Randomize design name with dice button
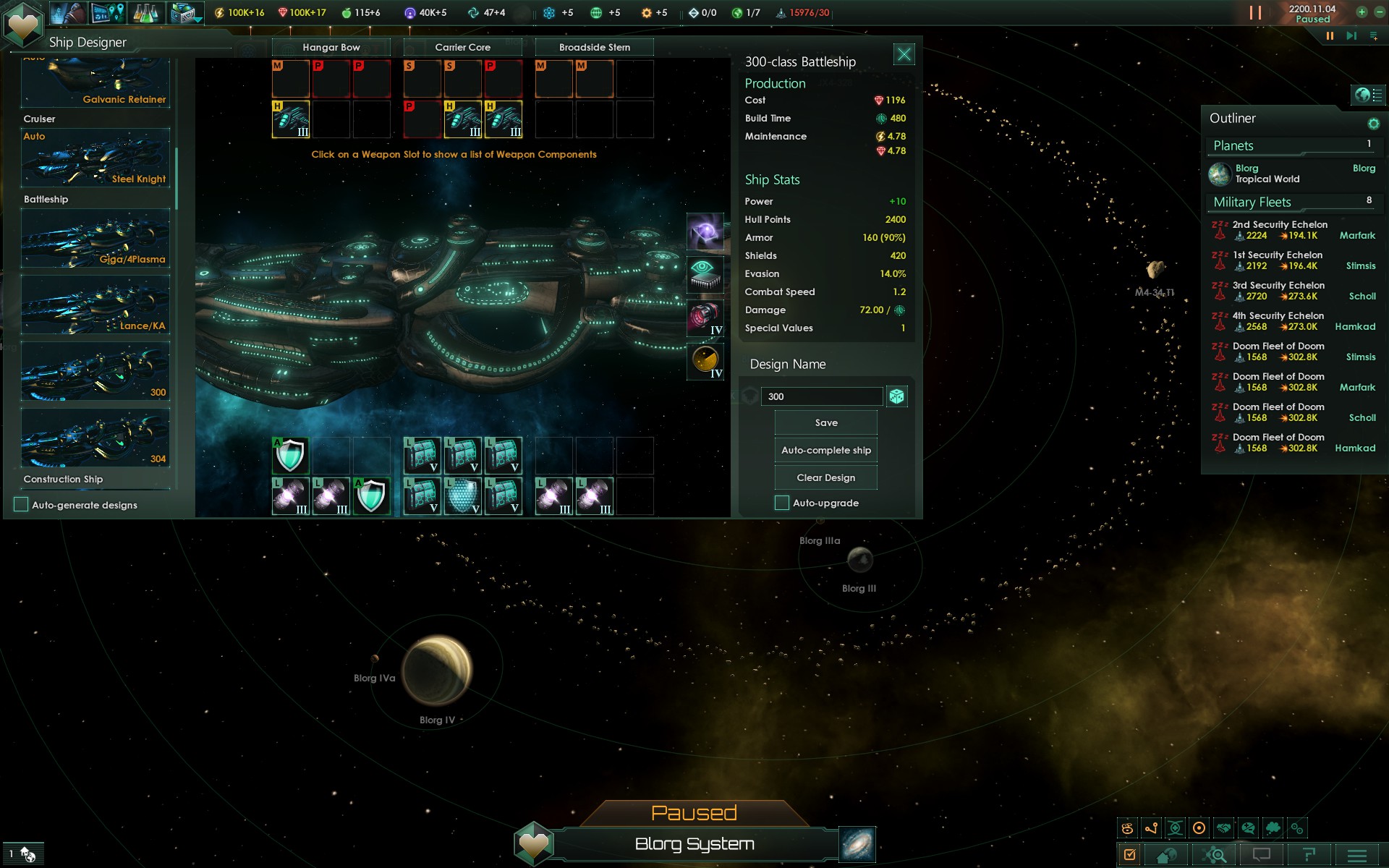 pyautogui.click(x=897, y=396)
